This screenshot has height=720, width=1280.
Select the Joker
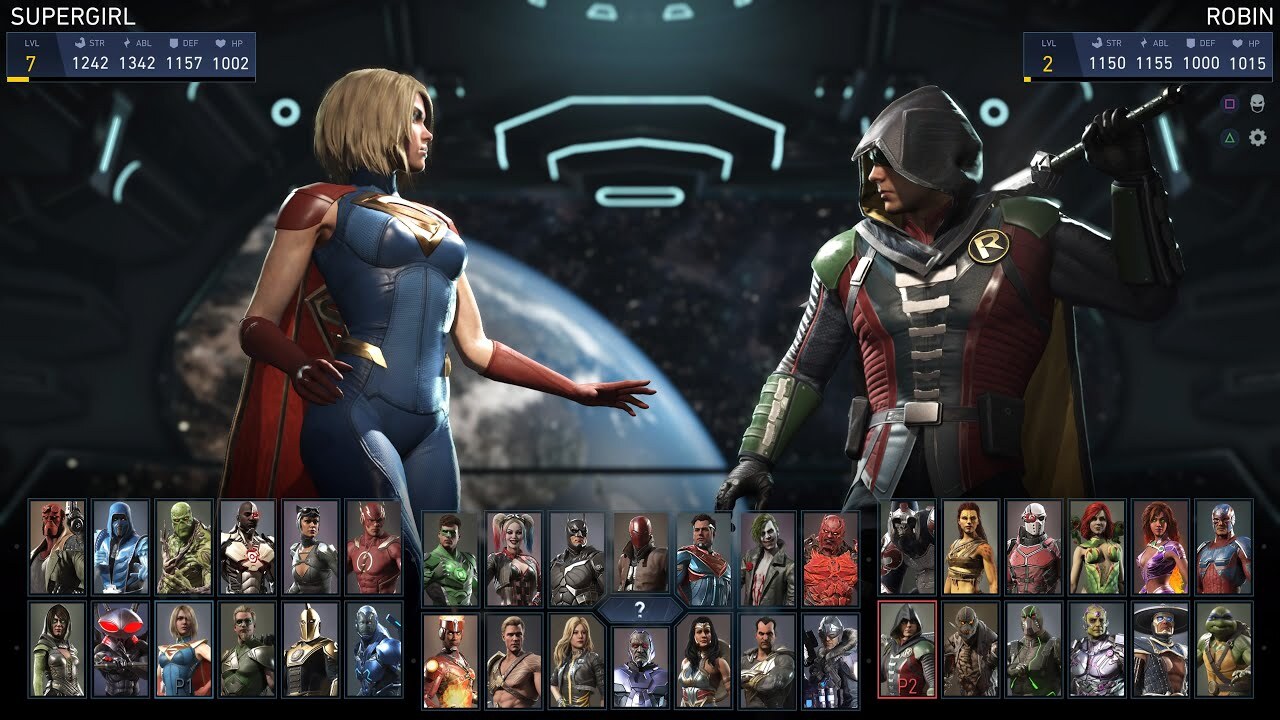tap(767, 559)
